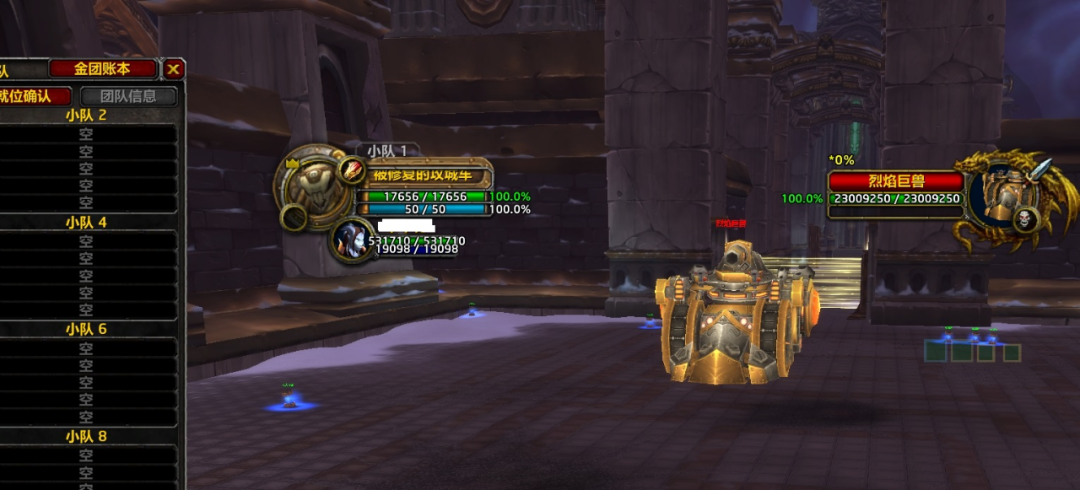Click the 烈焰巨兽 target portrait
The height and width of the screenshot is (490, 1080).
click(1002, 196)
